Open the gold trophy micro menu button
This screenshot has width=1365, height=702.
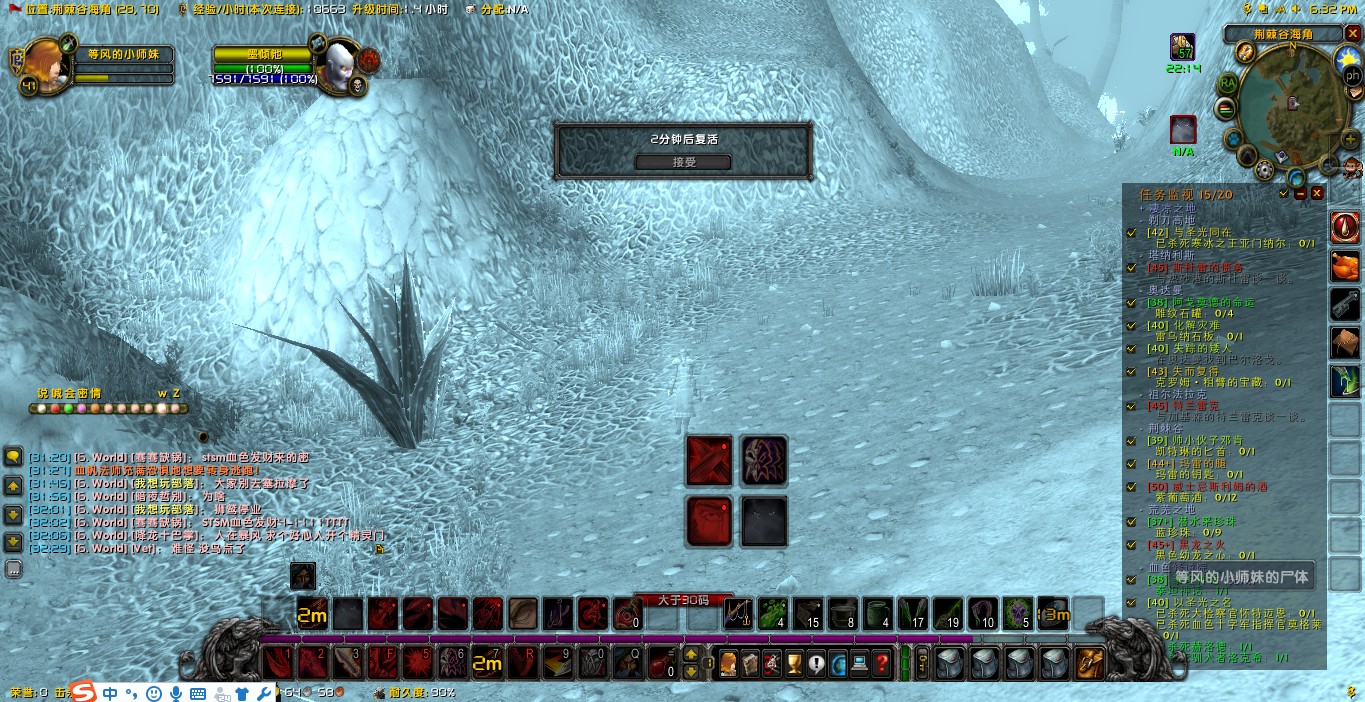pyautogui.click(x=794, y=663)
